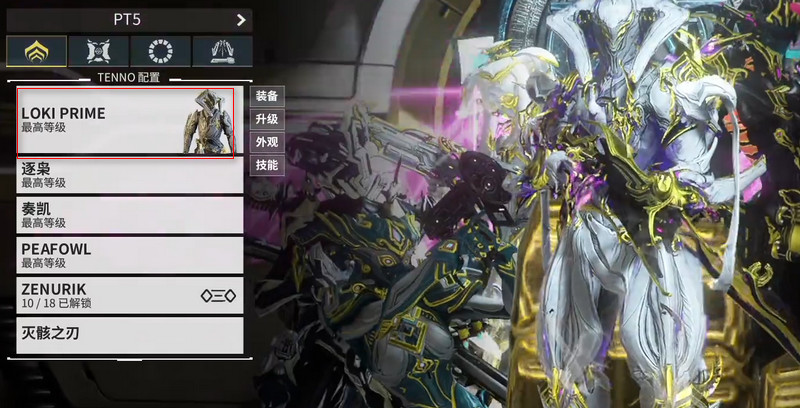The height and width of the screenshot is (408, 800).
Task: Select the 灭骸之刃 row
Action: tap(130, 334)
